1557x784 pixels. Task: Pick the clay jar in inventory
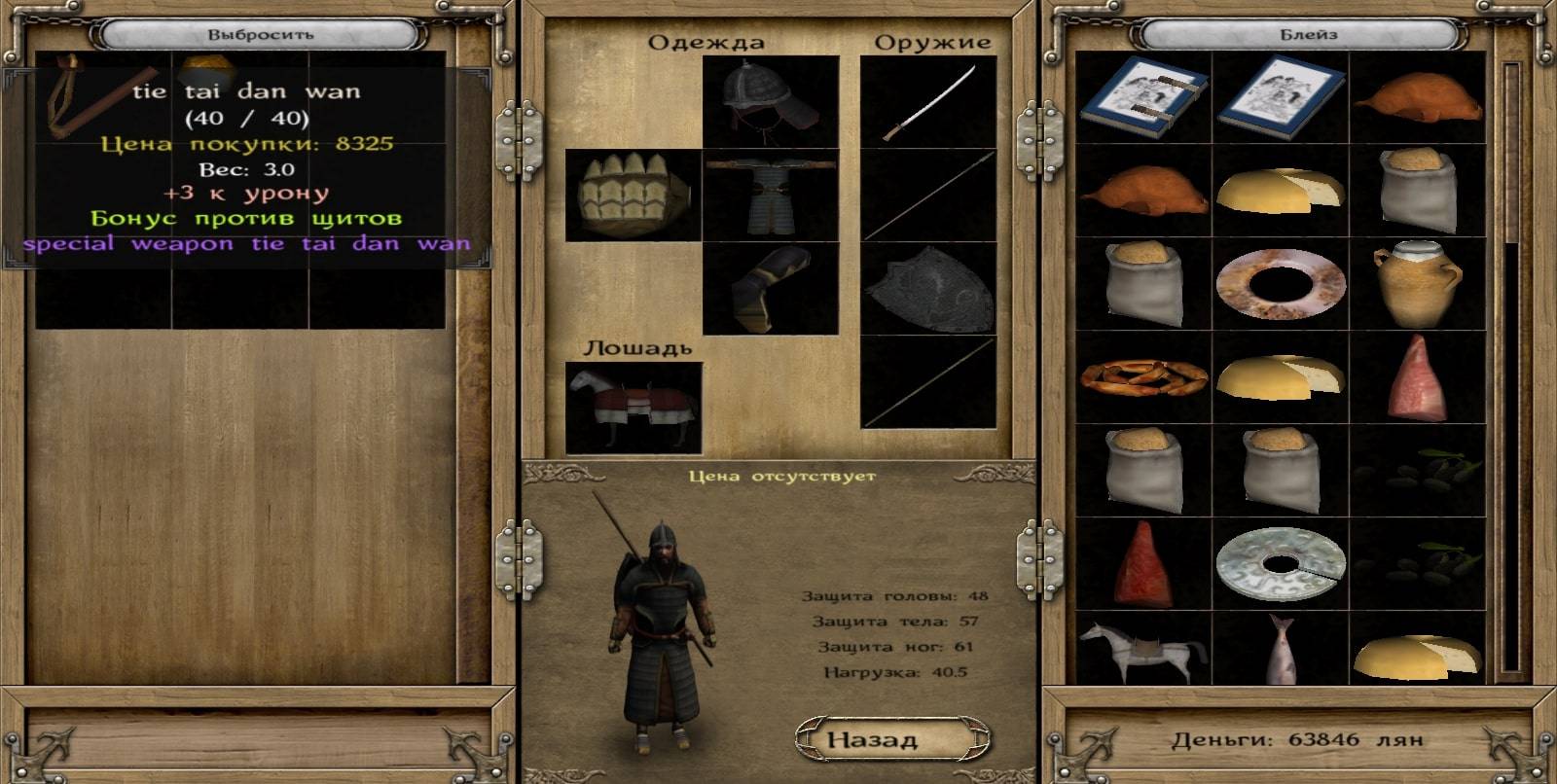point(1417,284)
